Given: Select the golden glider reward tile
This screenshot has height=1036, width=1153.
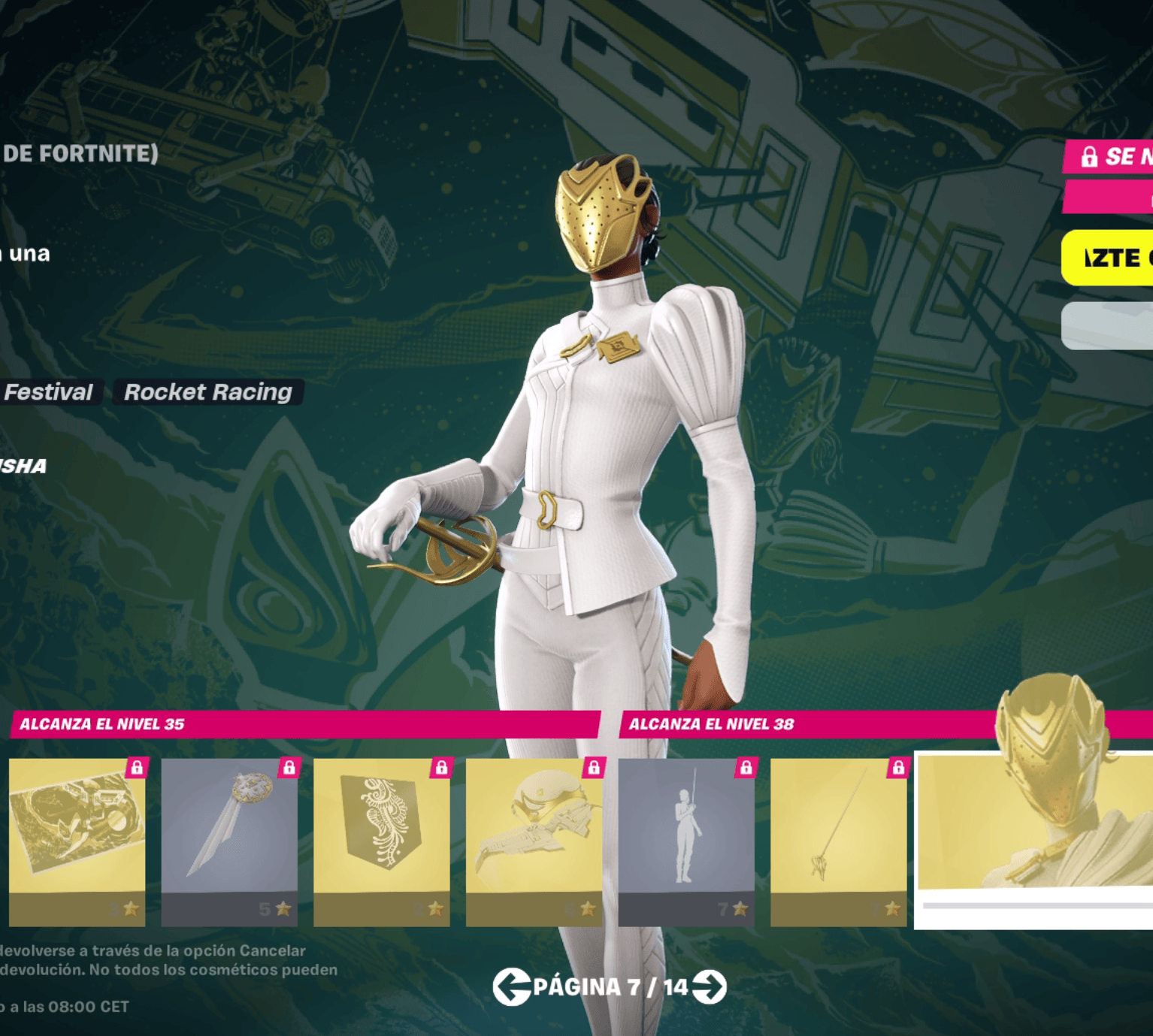Looking at the screenshot, I should point(534,841).
